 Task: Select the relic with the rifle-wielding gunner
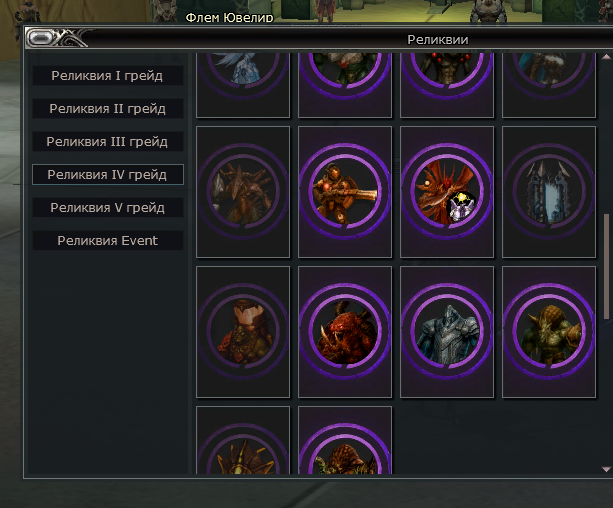[x=345, y=192]
